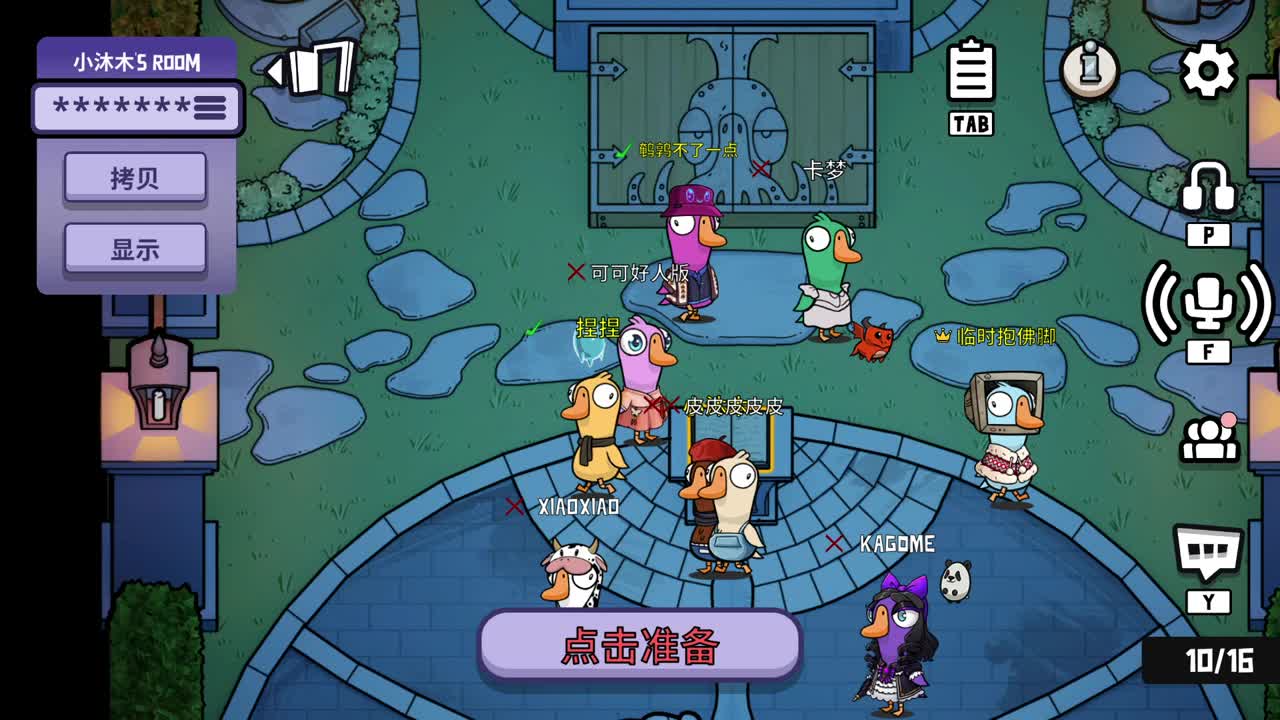Toggle headphone audio with the P icon

(x=1209, y=196)
